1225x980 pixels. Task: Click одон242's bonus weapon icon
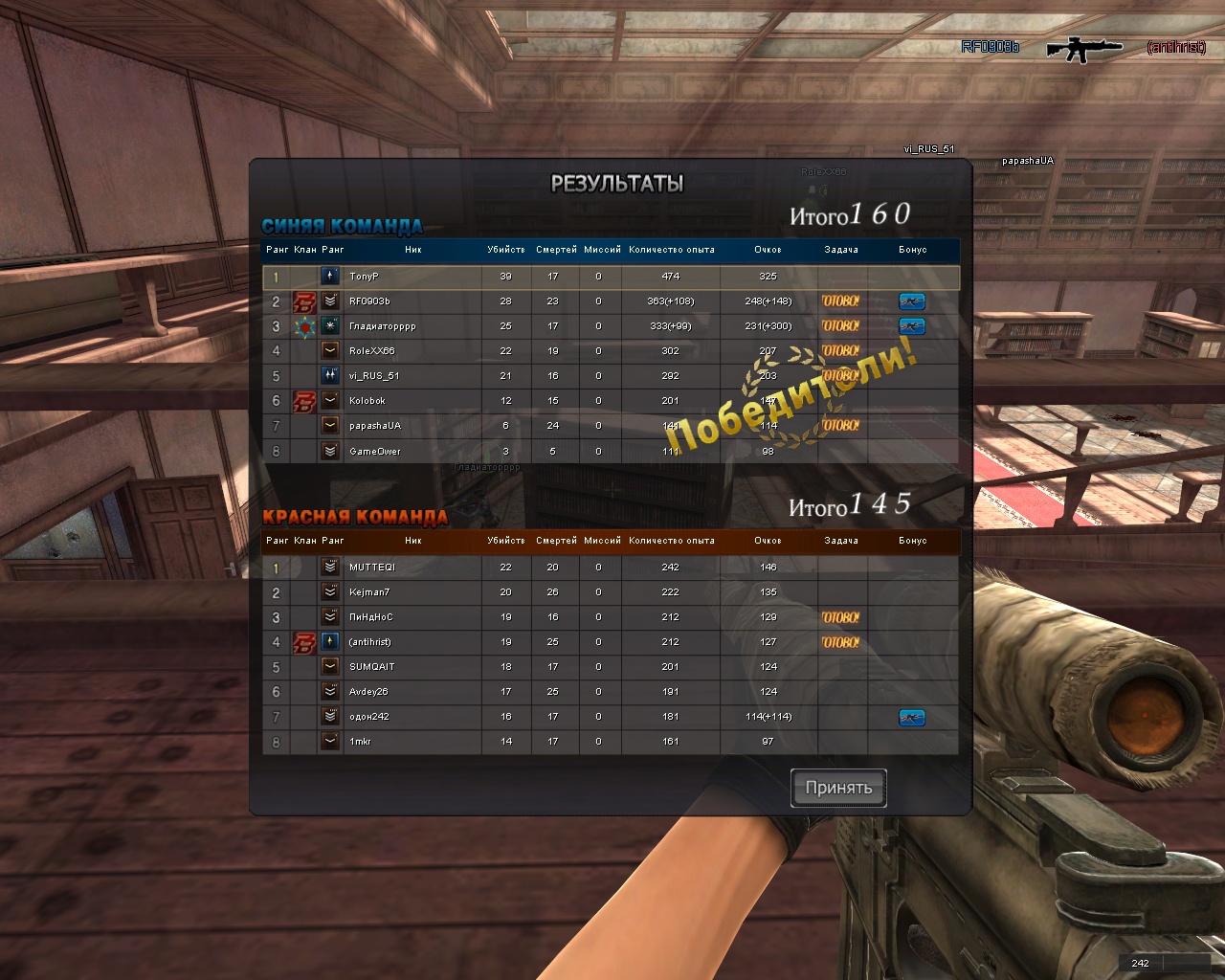(912, 717)
